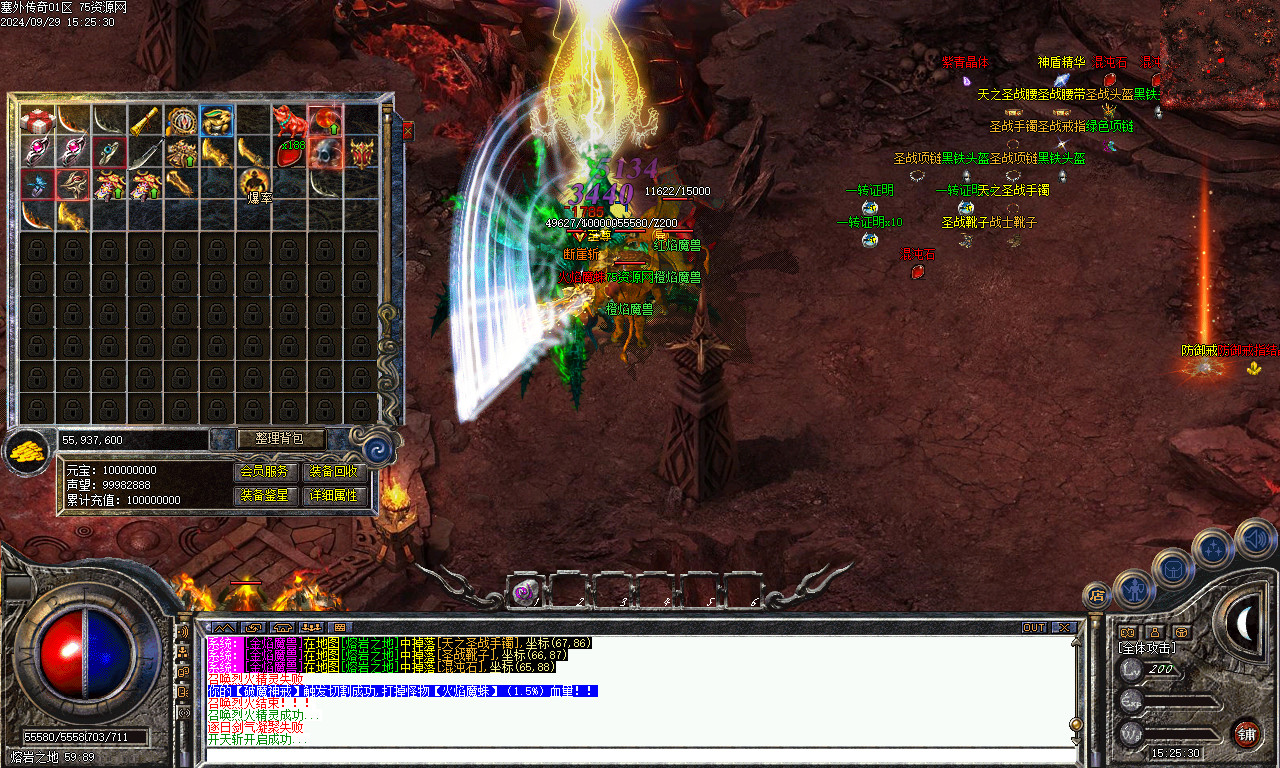This screenshot has width=1280, height=768.
Task: Click the OUT button above the chat
Action: tap(1034, 627)
